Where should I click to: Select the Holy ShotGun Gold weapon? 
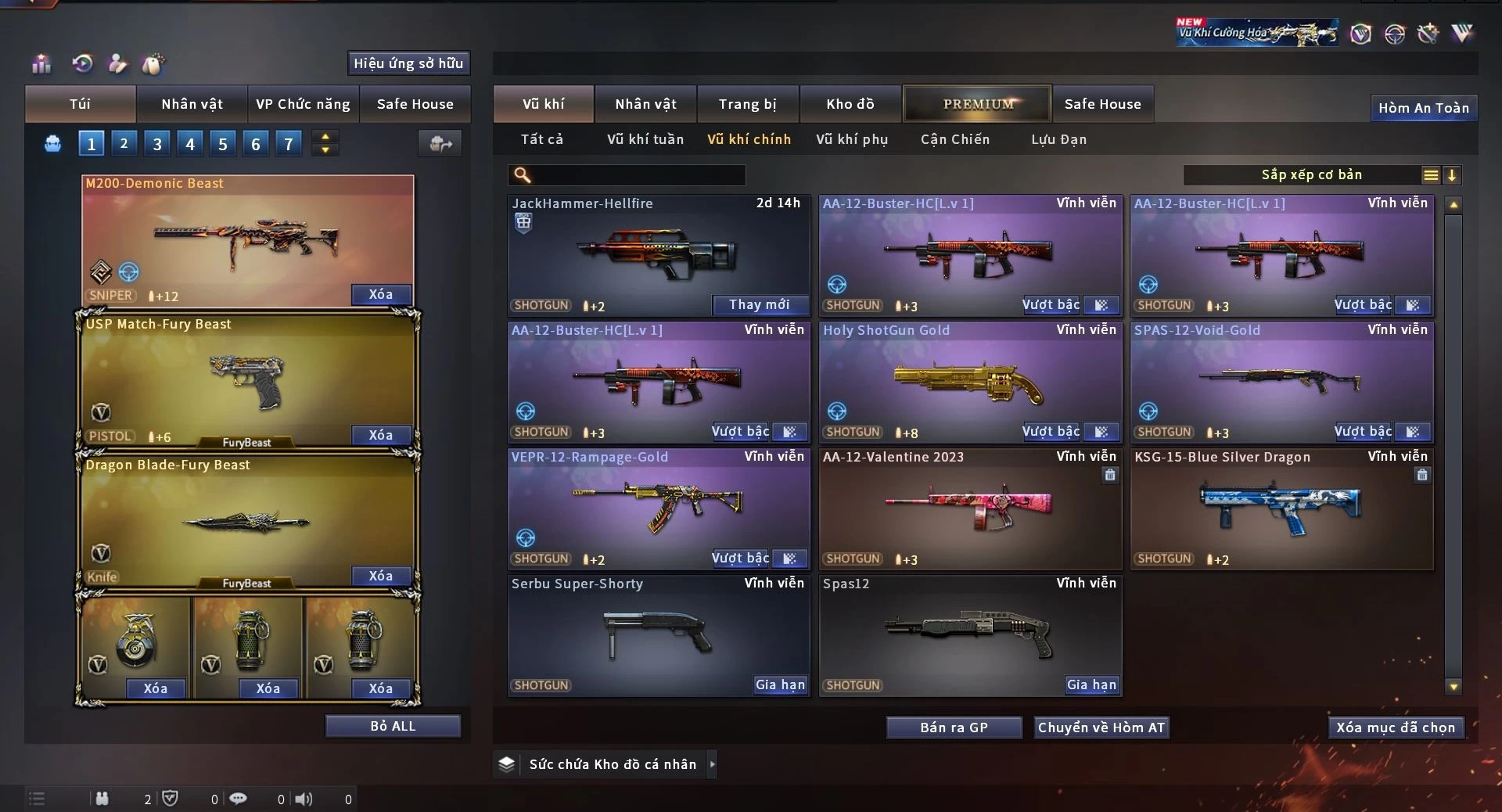(968, 382)
